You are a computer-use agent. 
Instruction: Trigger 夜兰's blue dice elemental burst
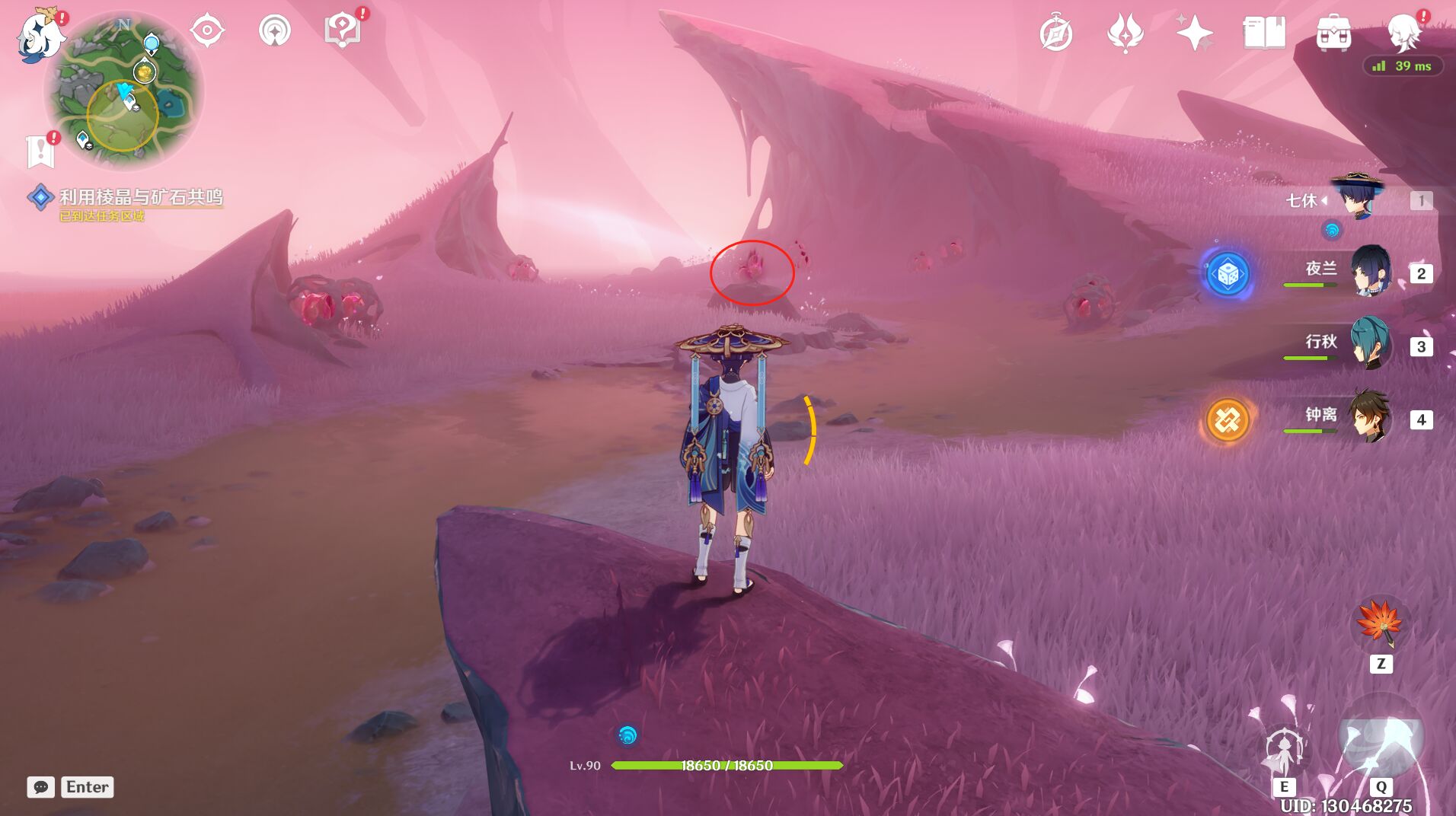point(1228,273)
